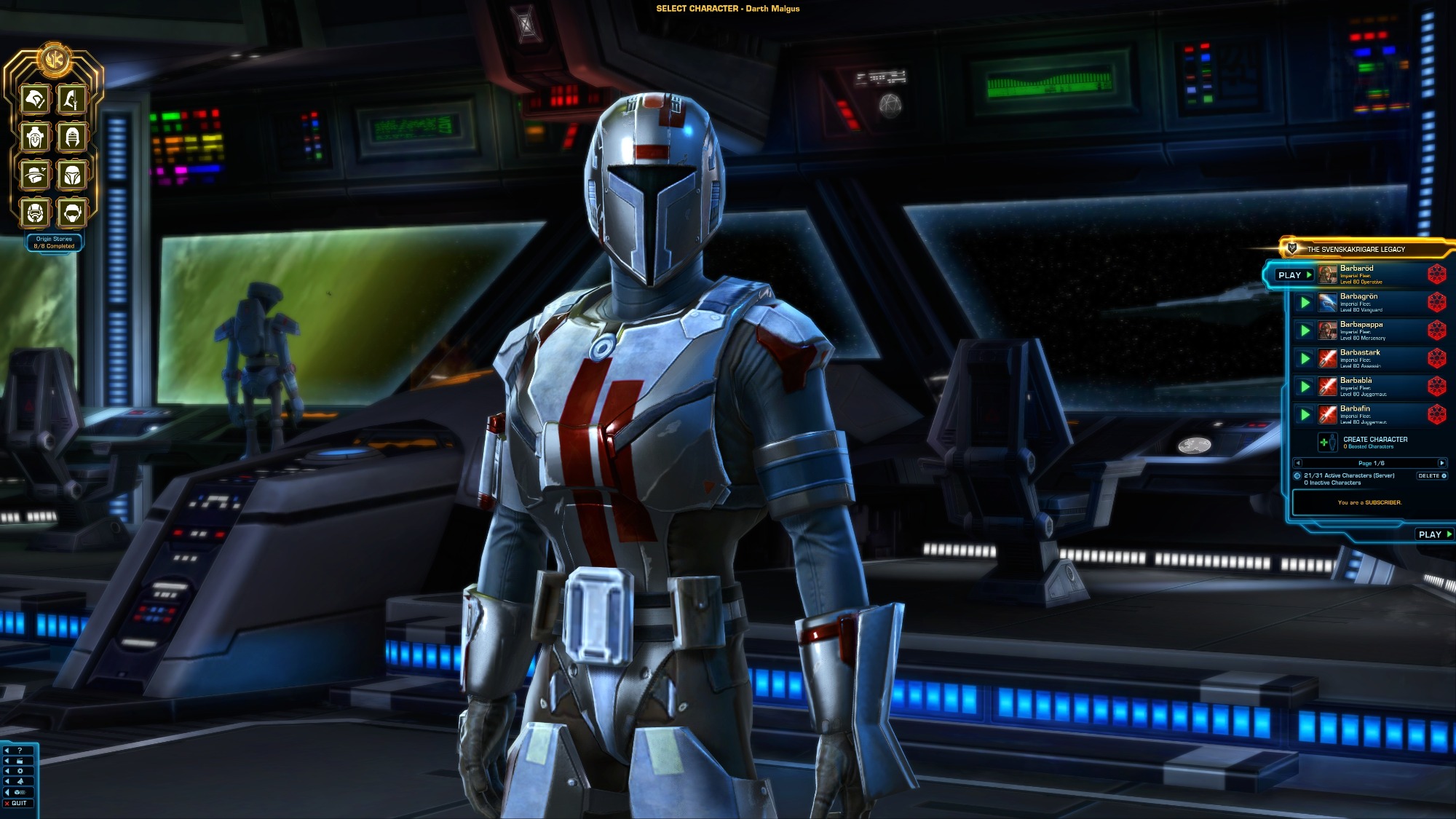Screen dimensions: 1456x819
Task: Go to the previous character page
Action: (x=1297, y=463)
